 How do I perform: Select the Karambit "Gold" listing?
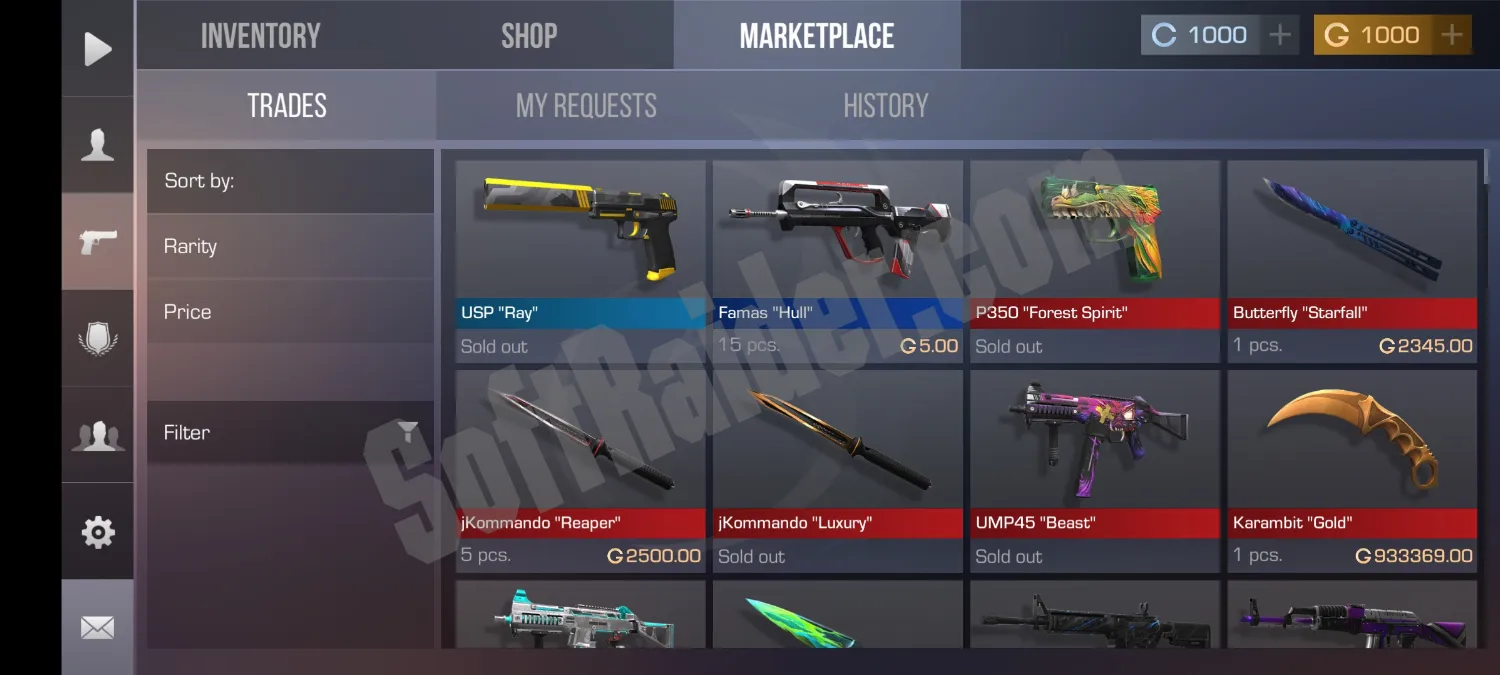click(x=1352, y=470)
